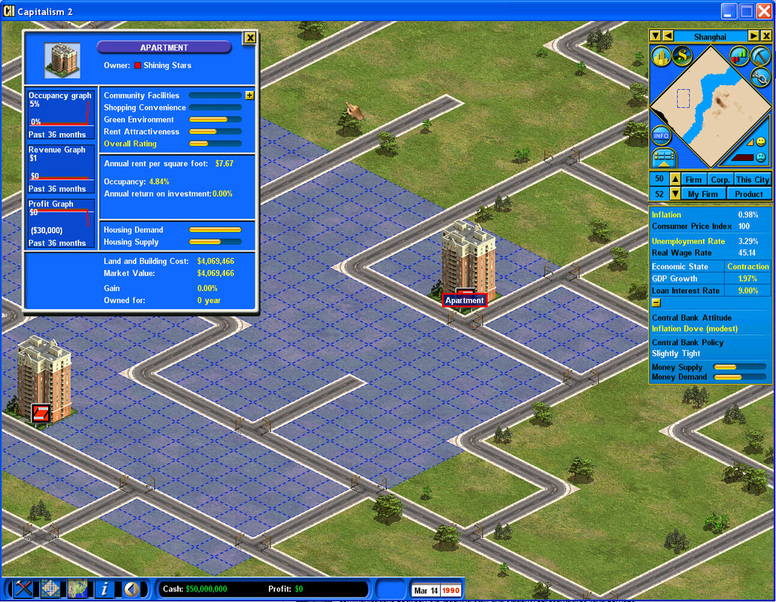Open the city buildings icon

click(659, 56)
